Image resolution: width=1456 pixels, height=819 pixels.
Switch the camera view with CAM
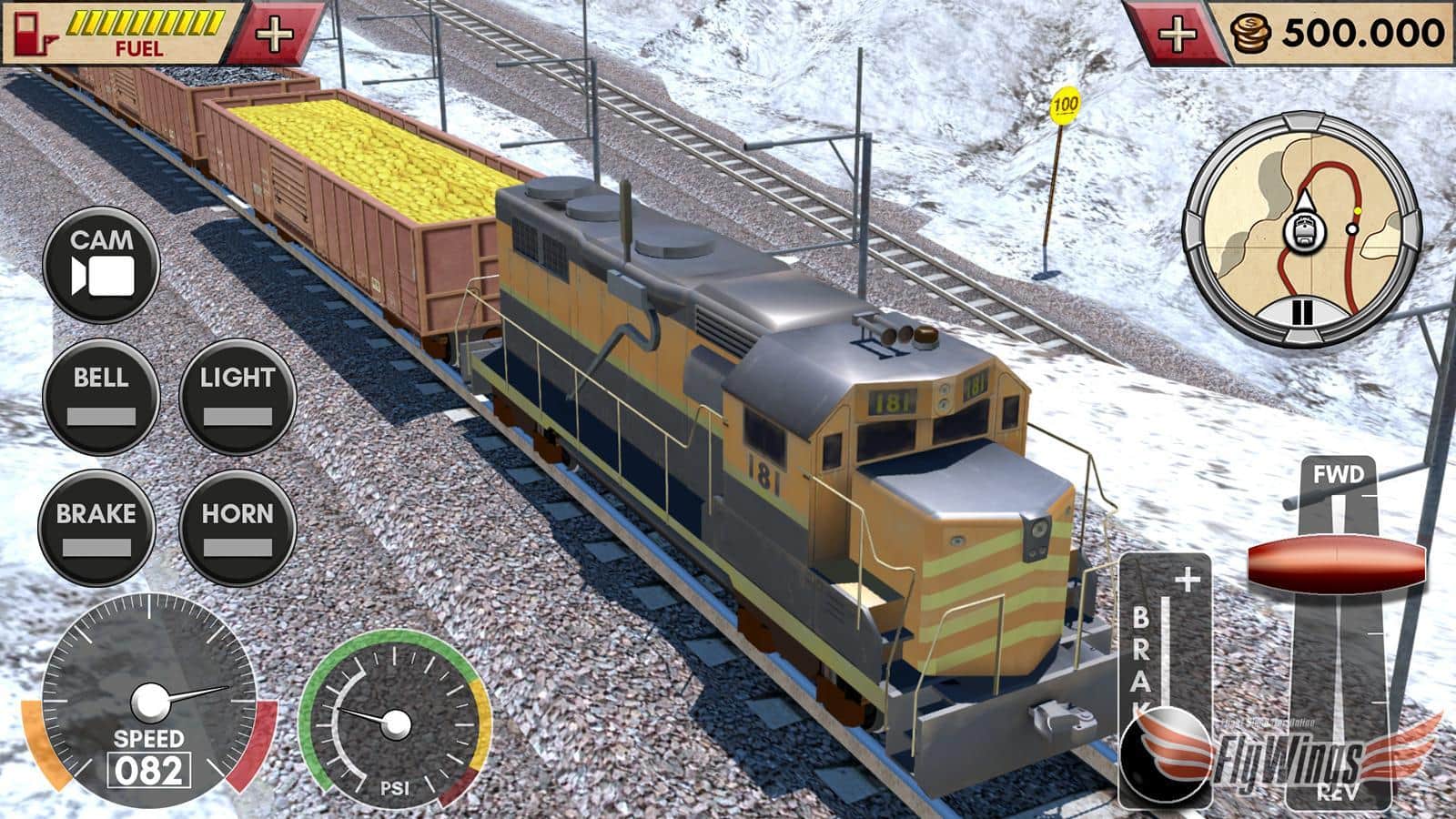tap(100, 263)
